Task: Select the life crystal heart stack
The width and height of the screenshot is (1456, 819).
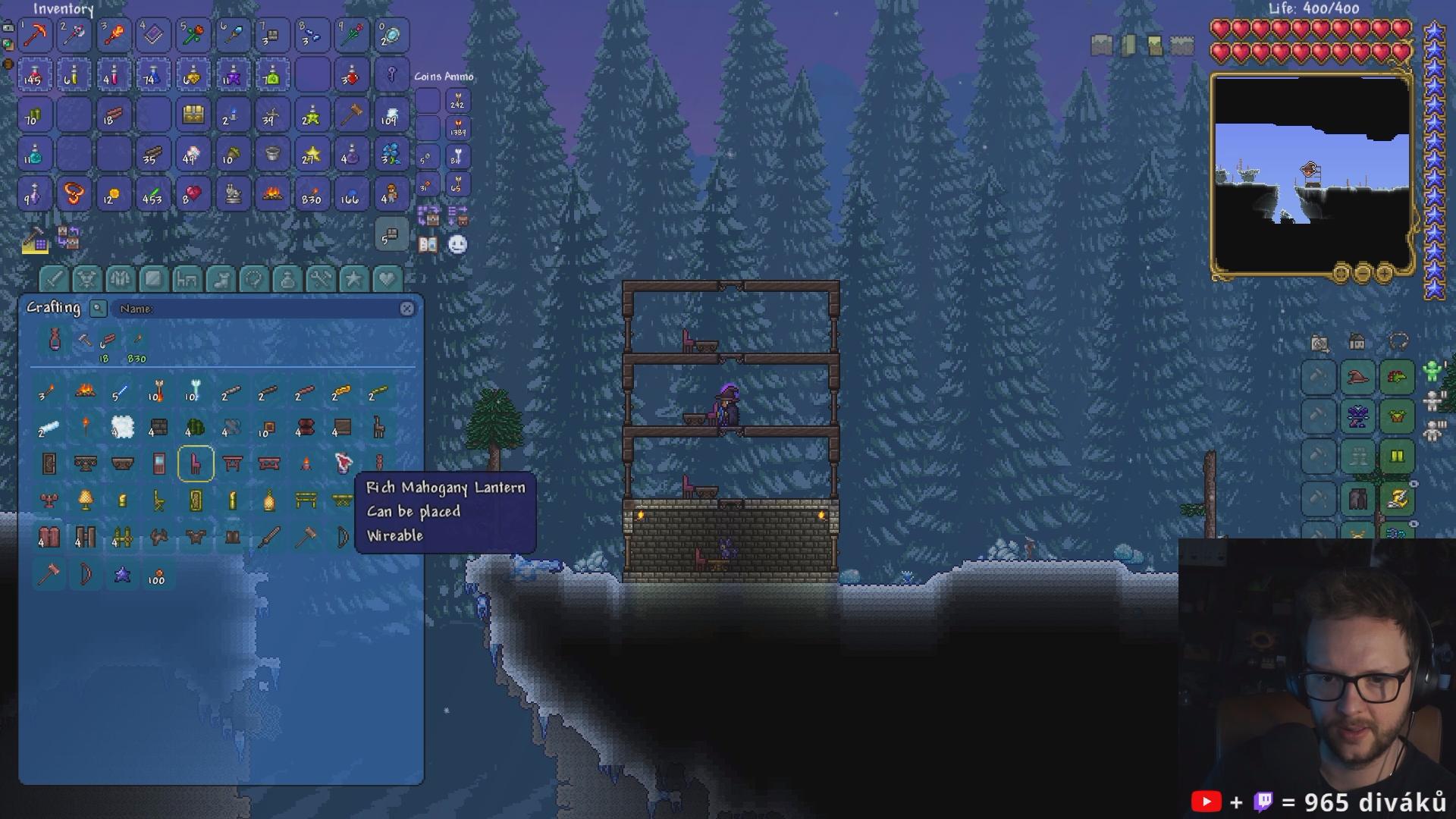Action: (x=193, y=195)
